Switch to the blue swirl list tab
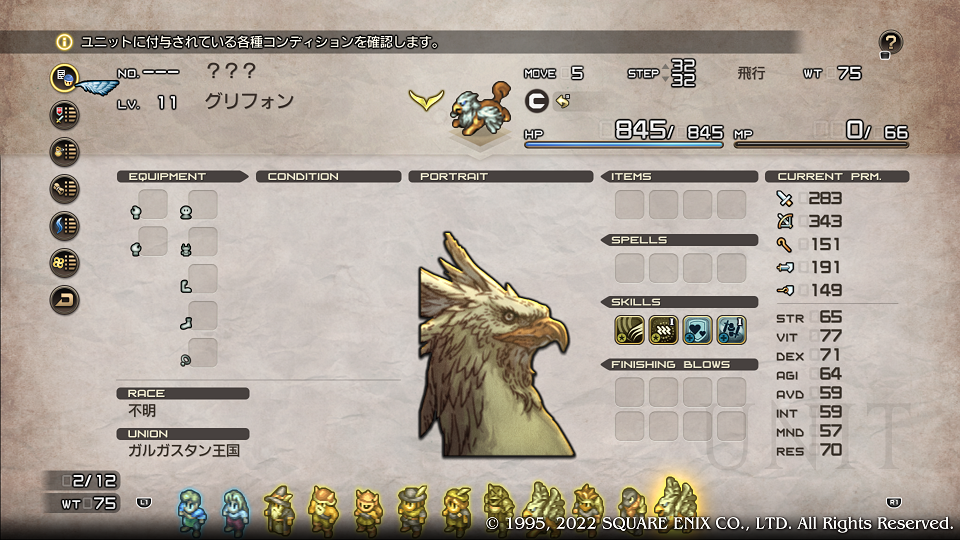 [65, 225]
